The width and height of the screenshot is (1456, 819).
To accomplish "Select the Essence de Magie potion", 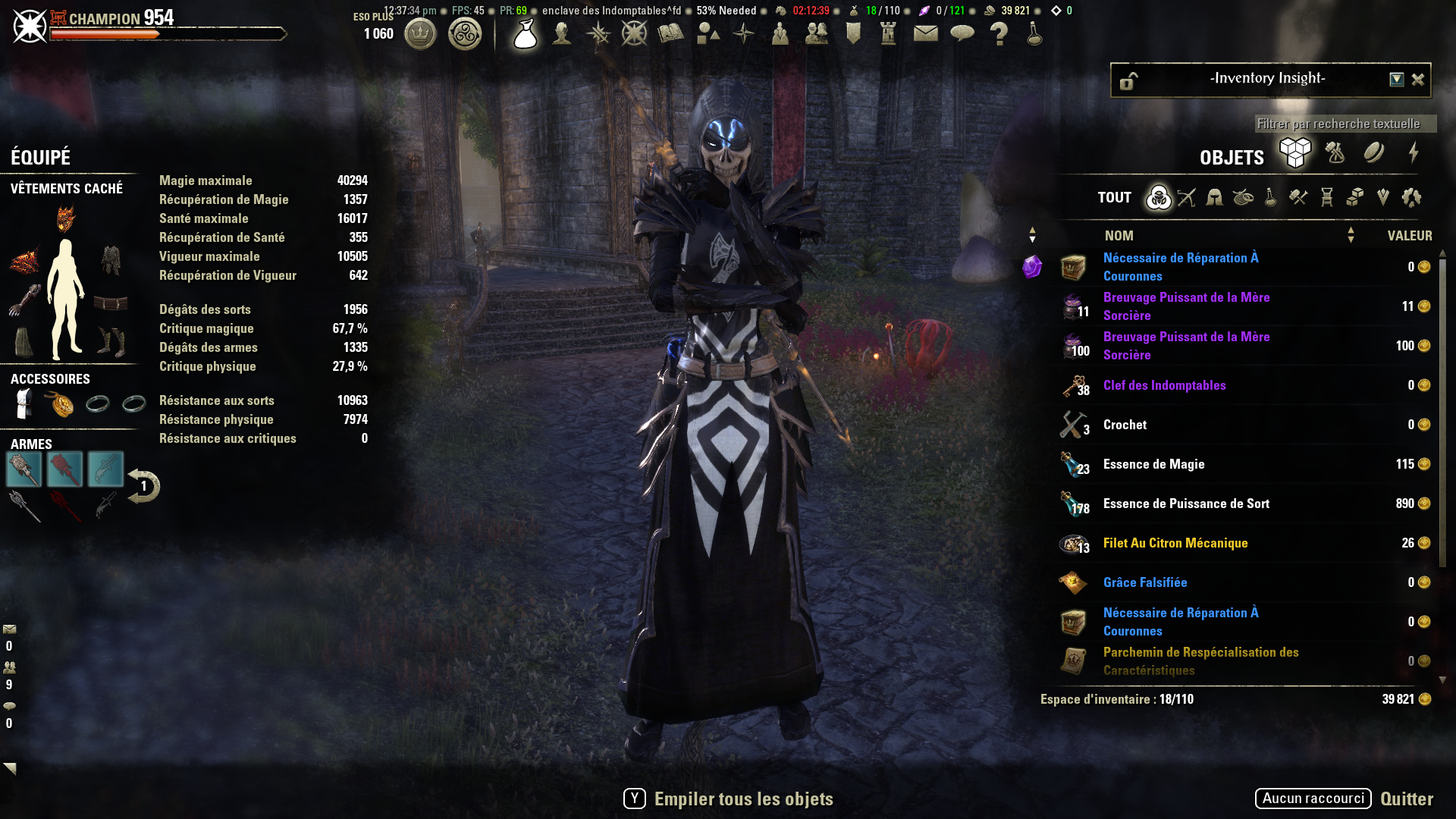I will coord(1153,464).
